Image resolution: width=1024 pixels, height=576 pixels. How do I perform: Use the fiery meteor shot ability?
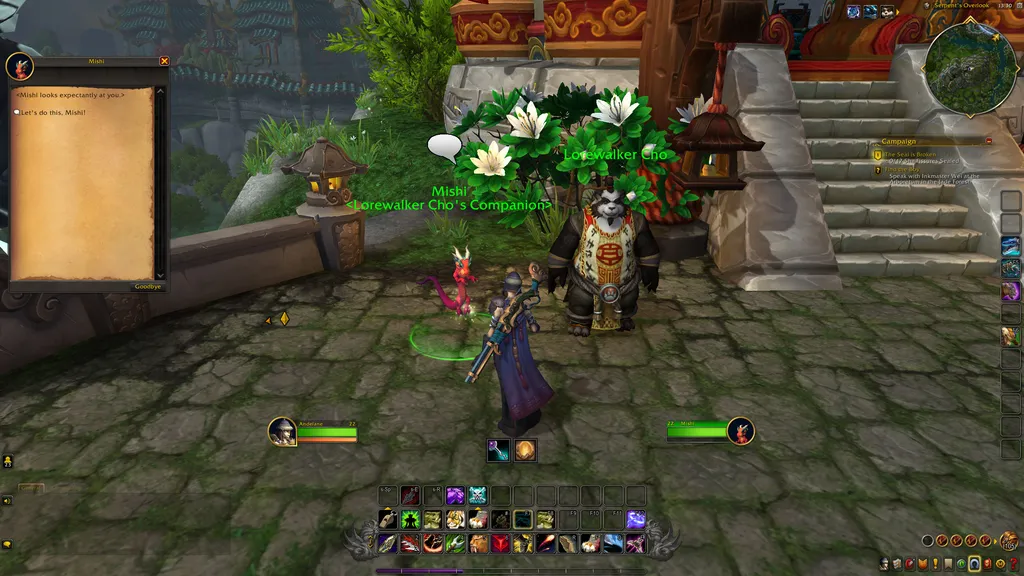point(546,543)
